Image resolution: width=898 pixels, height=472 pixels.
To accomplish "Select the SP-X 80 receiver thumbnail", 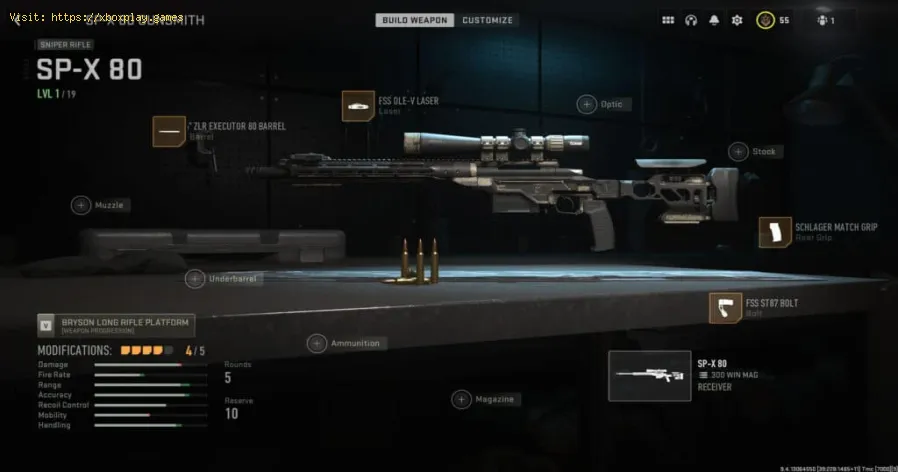I will [649, 376].
